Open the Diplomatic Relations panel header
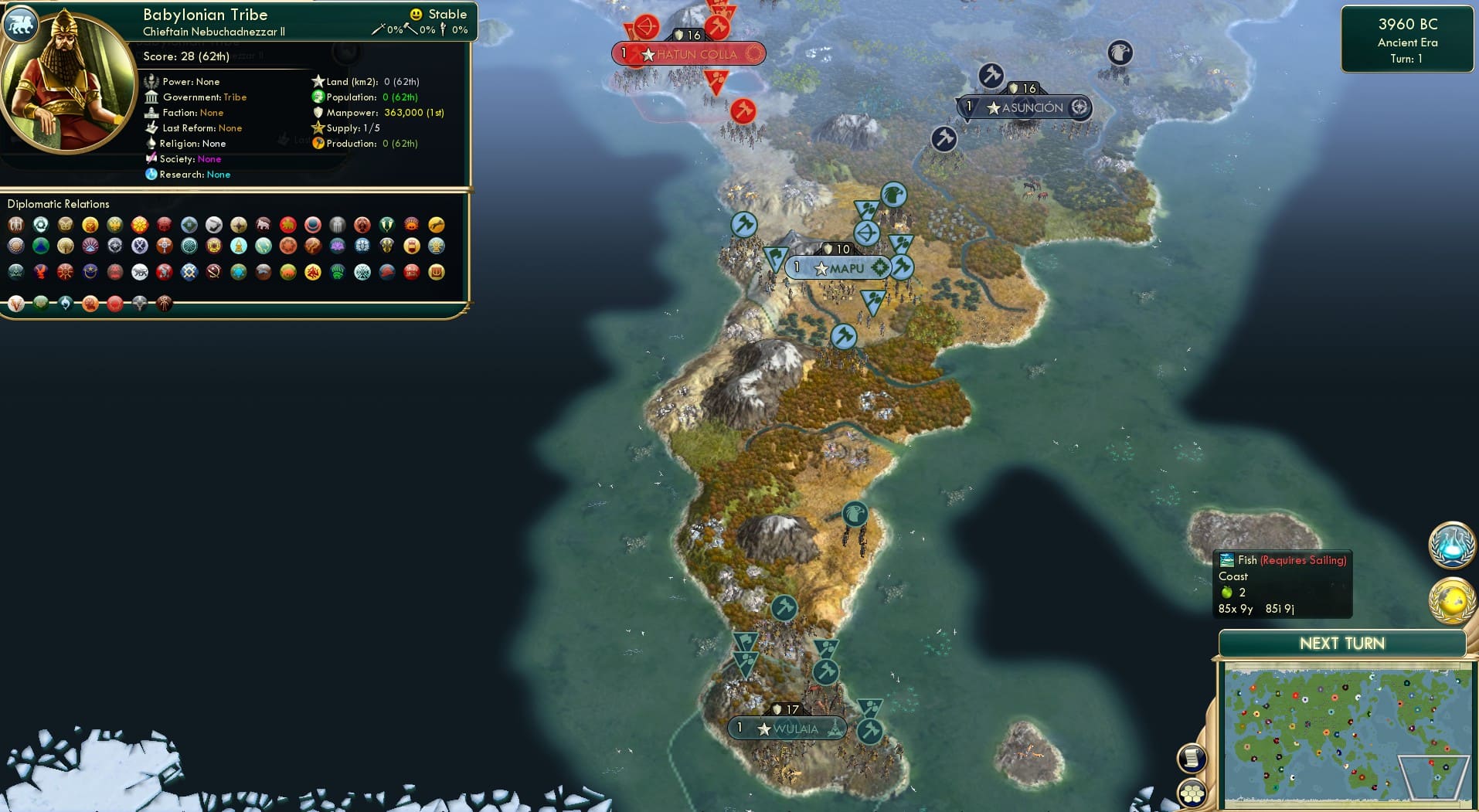The width and height of the screenshot is (1479, 812). coord(59,203)
